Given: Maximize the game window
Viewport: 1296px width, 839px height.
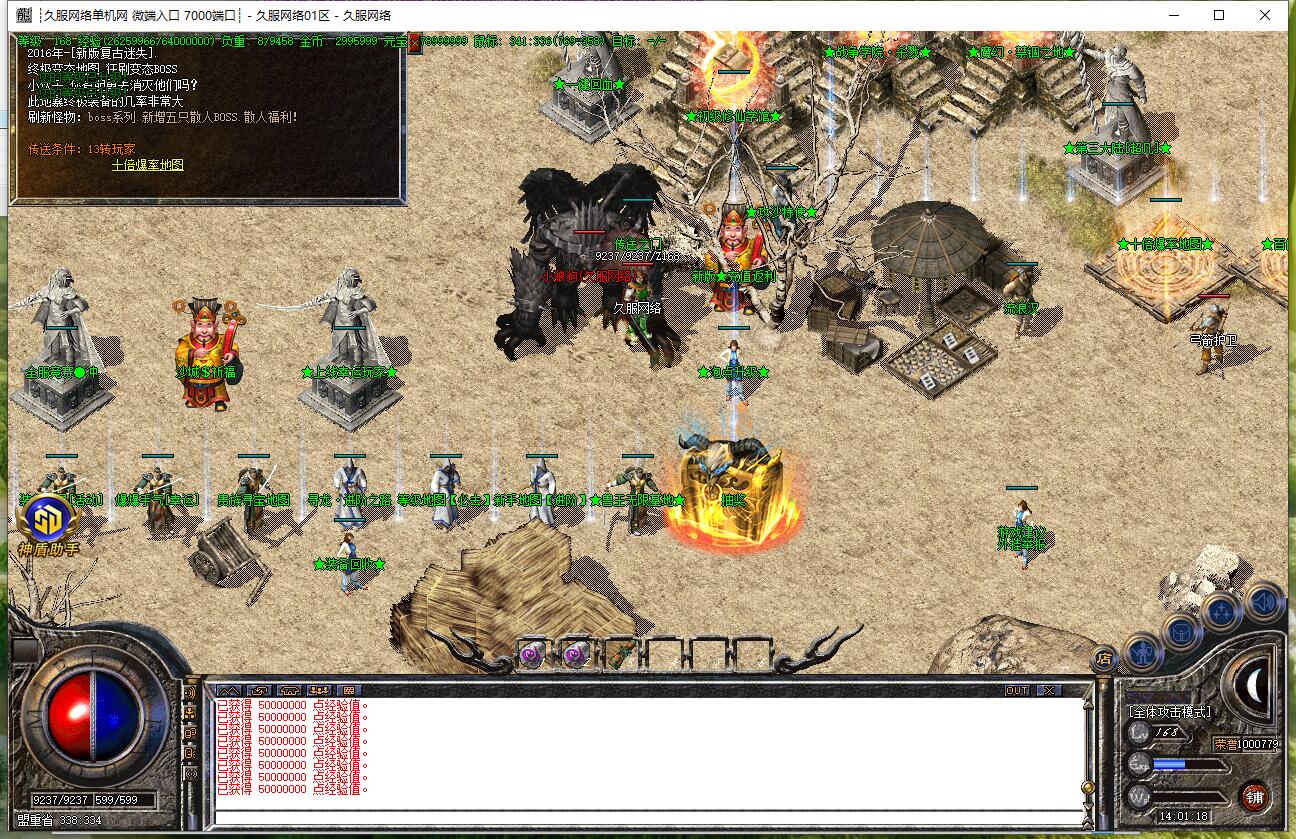Looking at the screenshot, I should 1219,15.
